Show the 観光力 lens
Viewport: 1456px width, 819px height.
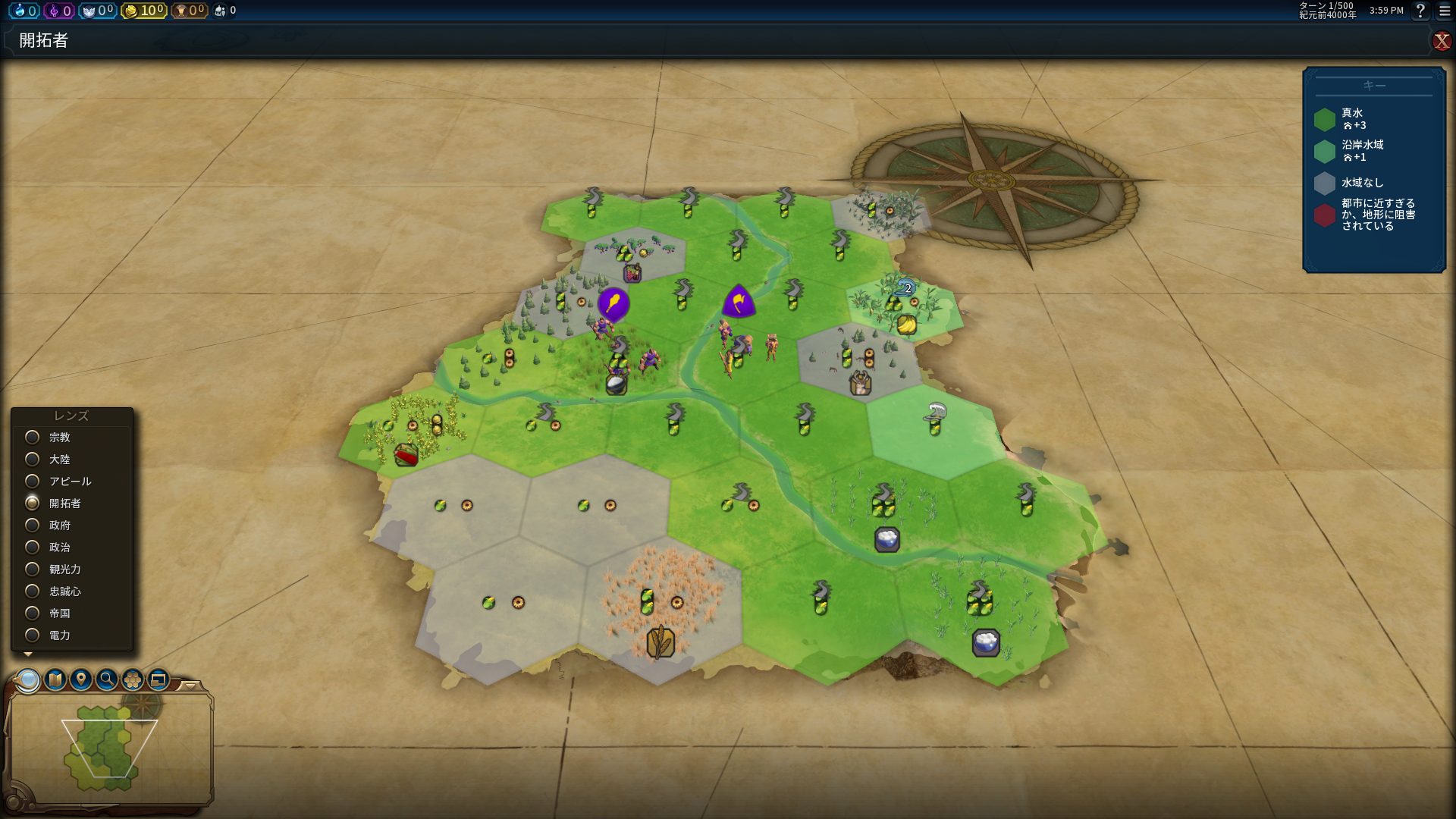click(33, 570)
